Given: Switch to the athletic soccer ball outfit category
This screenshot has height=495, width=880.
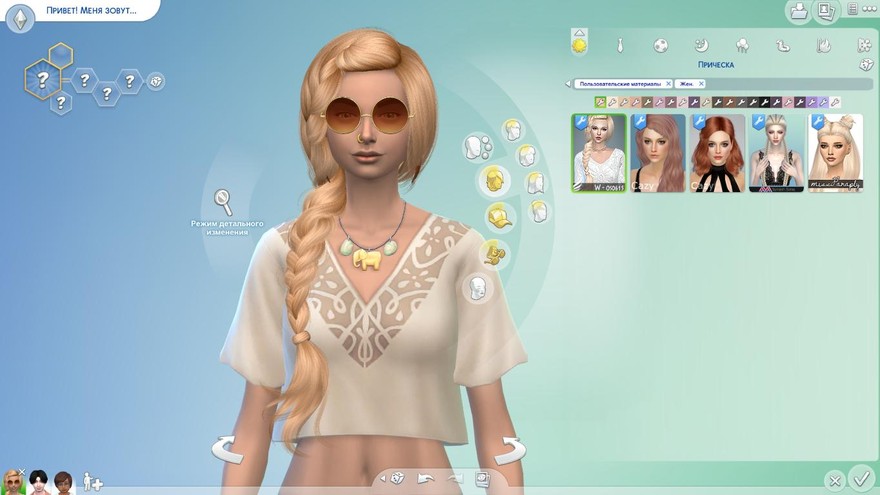Looking at the screenshot, I should point(661,45).
